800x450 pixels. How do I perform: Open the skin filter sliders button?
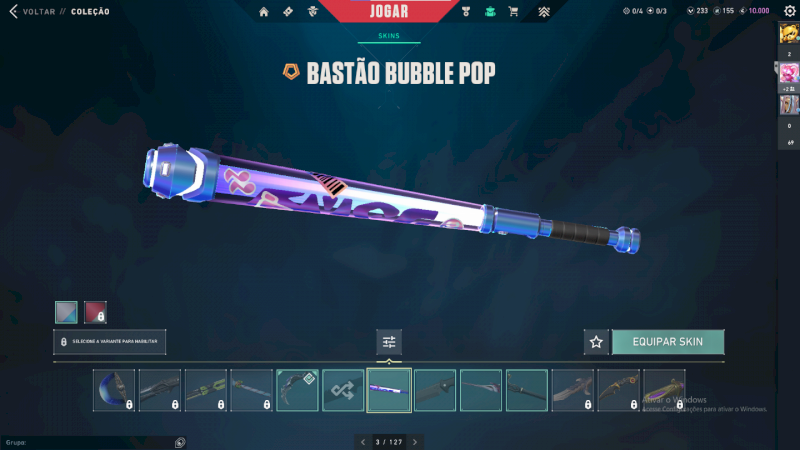389,342
